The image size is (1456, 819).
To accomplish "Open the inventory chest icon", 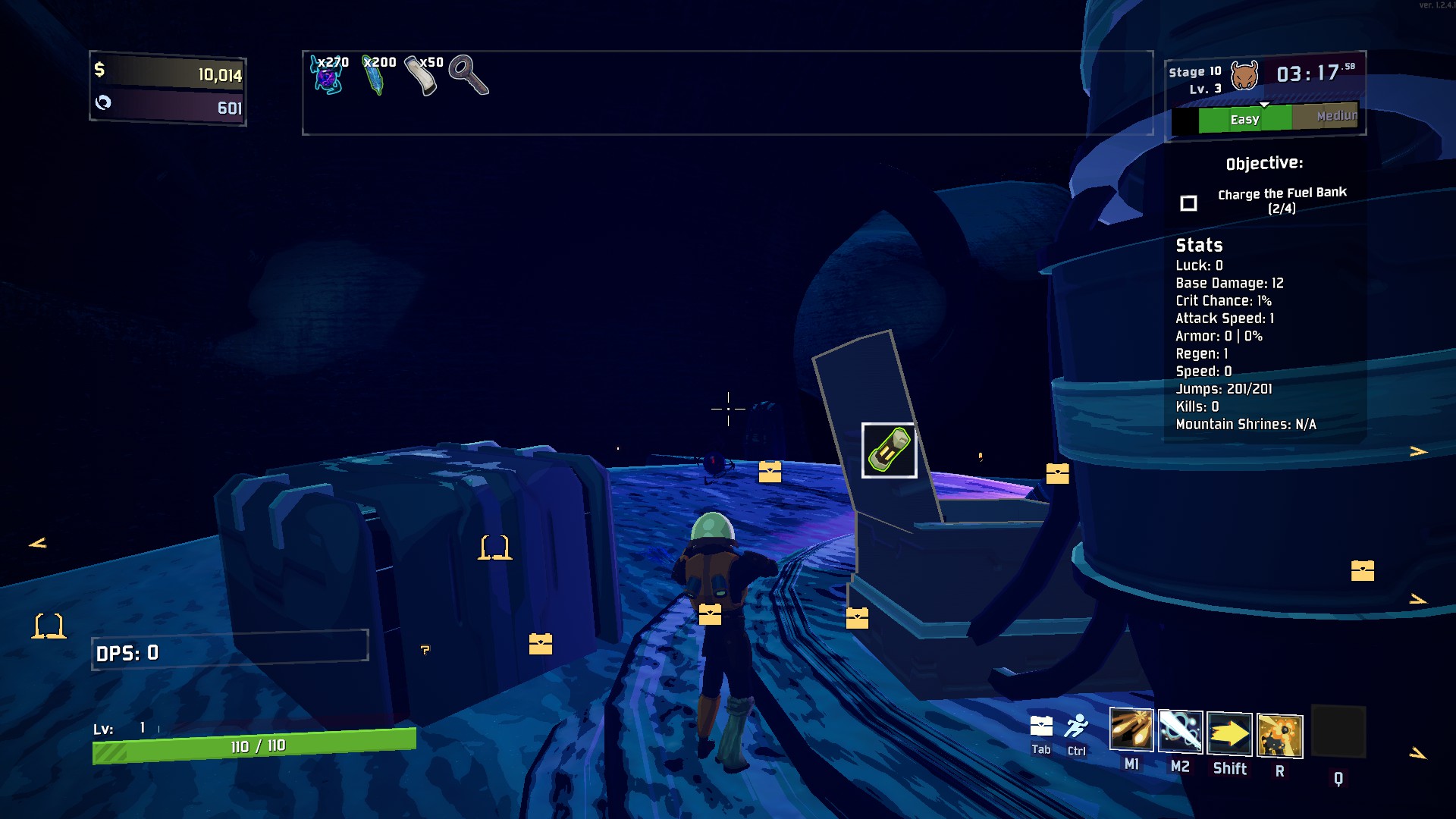I will [1041, 726].
